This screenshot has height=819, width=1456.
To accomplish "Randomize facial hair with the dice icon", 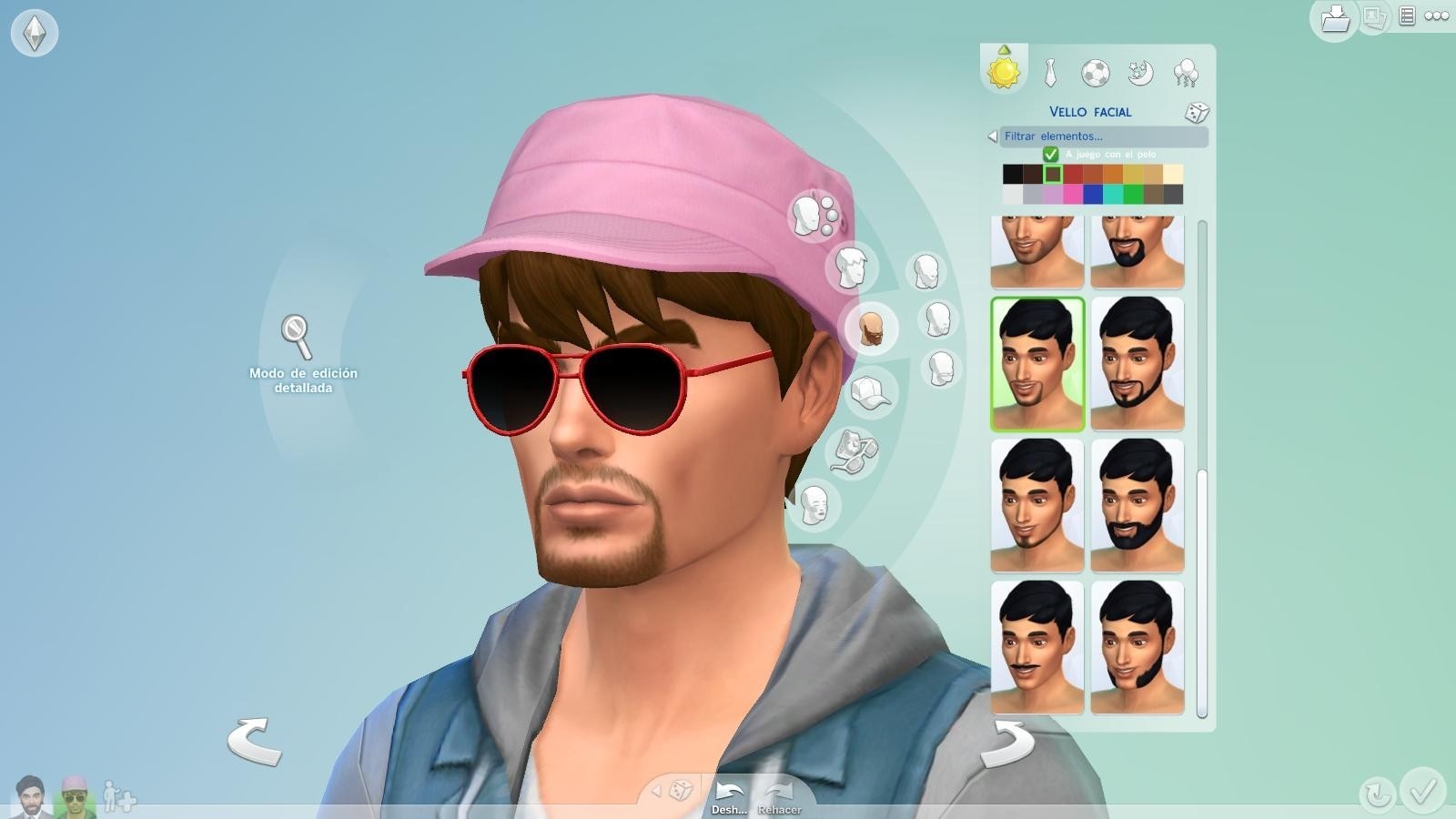I will pyautogui.click(x=1198, y=110).
